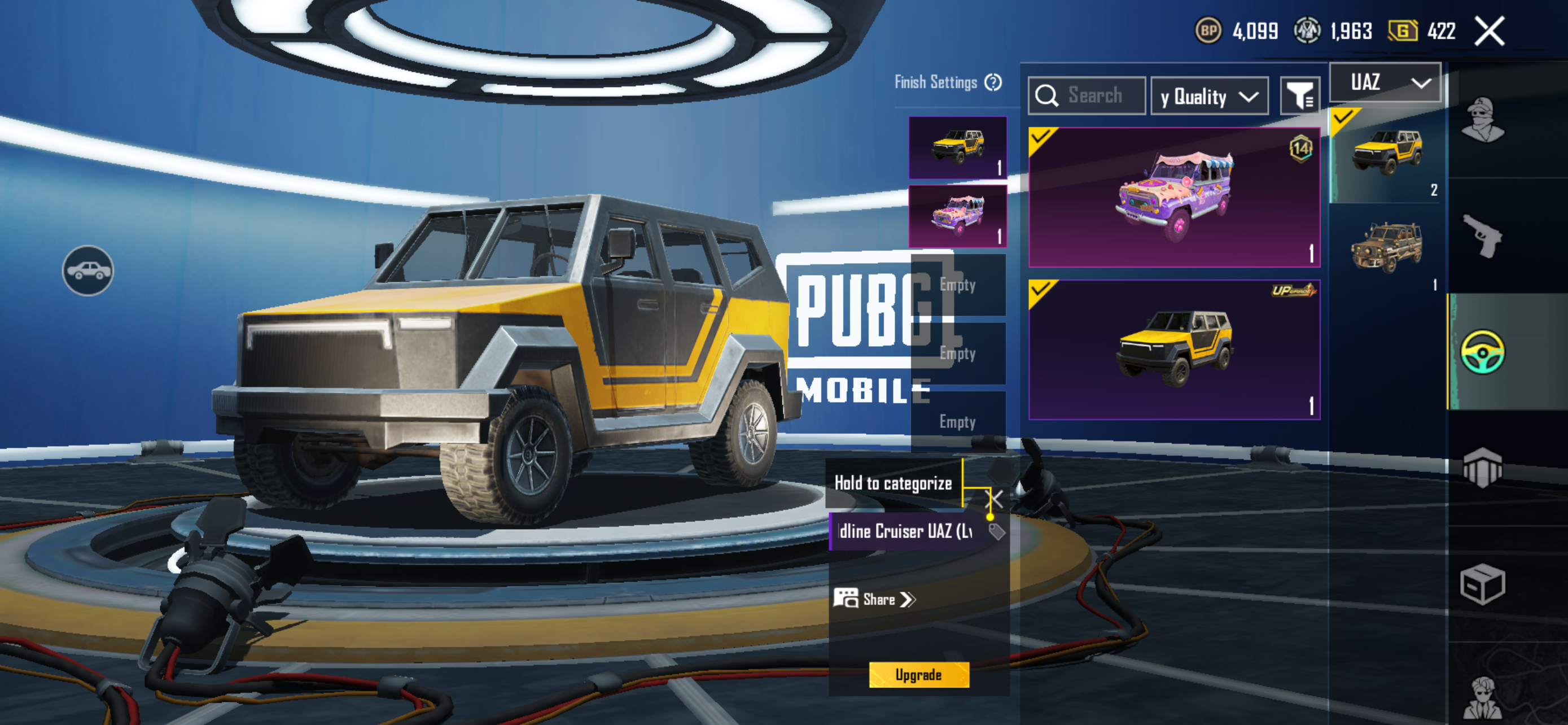Select the pink UAZ finish slot
Viewport: 1568px width, 725px height.
[x=957, y=216]
